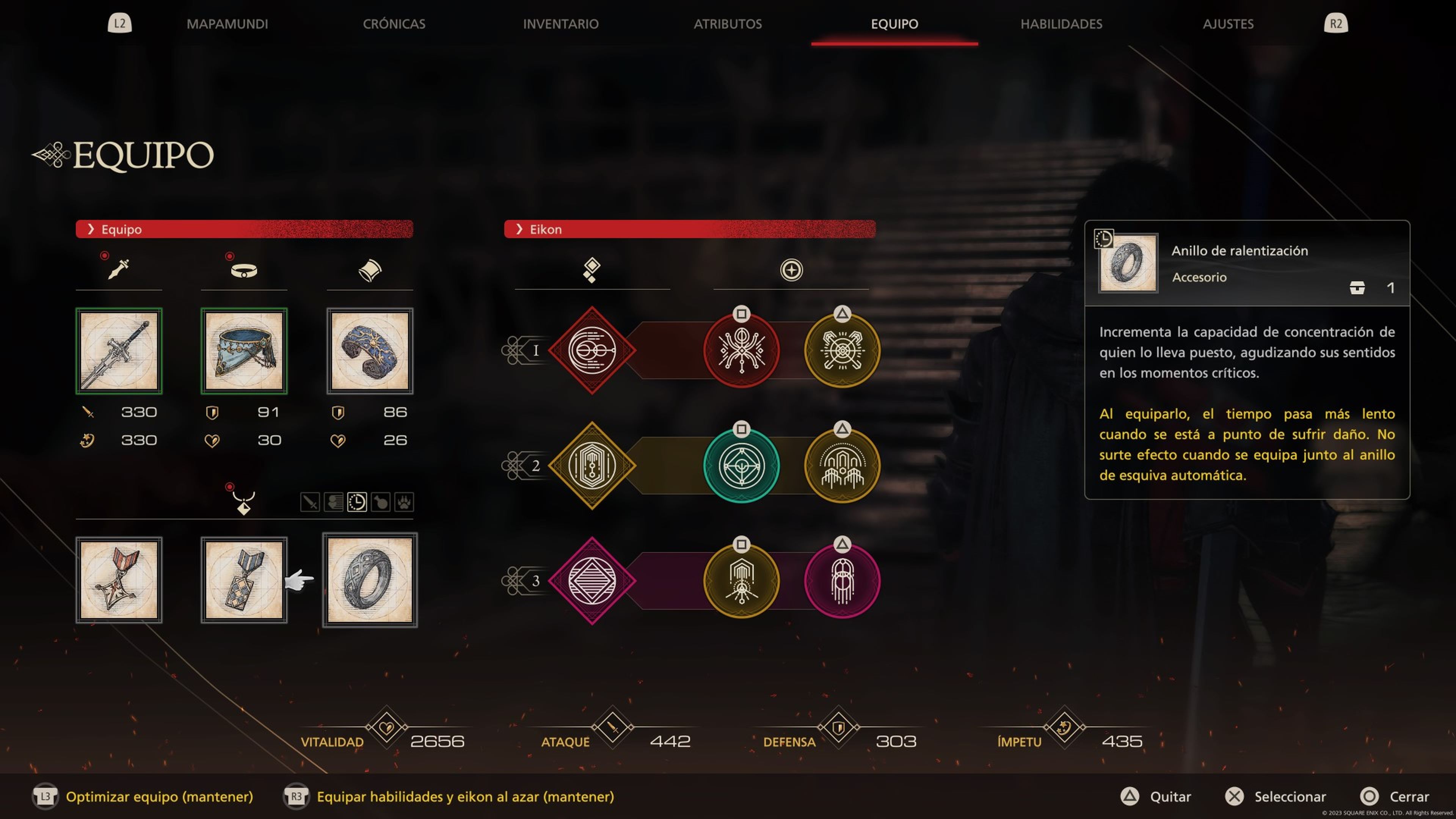1456x819 pixels.
Task: Show the Atributos tab
Action: click(x=728, y=24)
